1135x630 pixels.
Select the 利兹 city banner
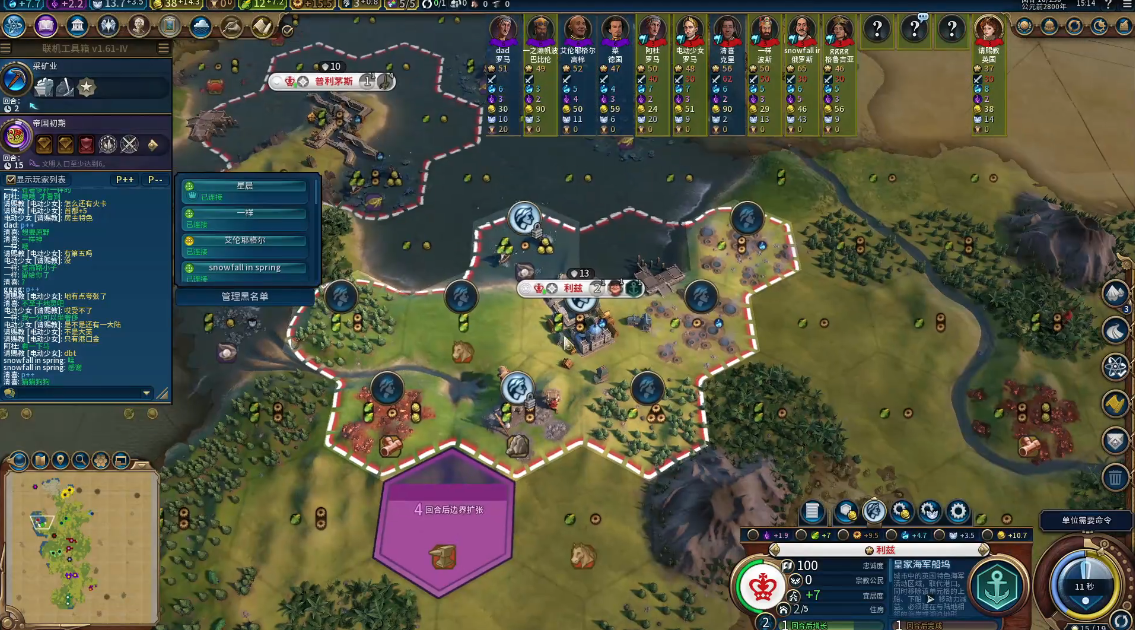coord(572,288)
